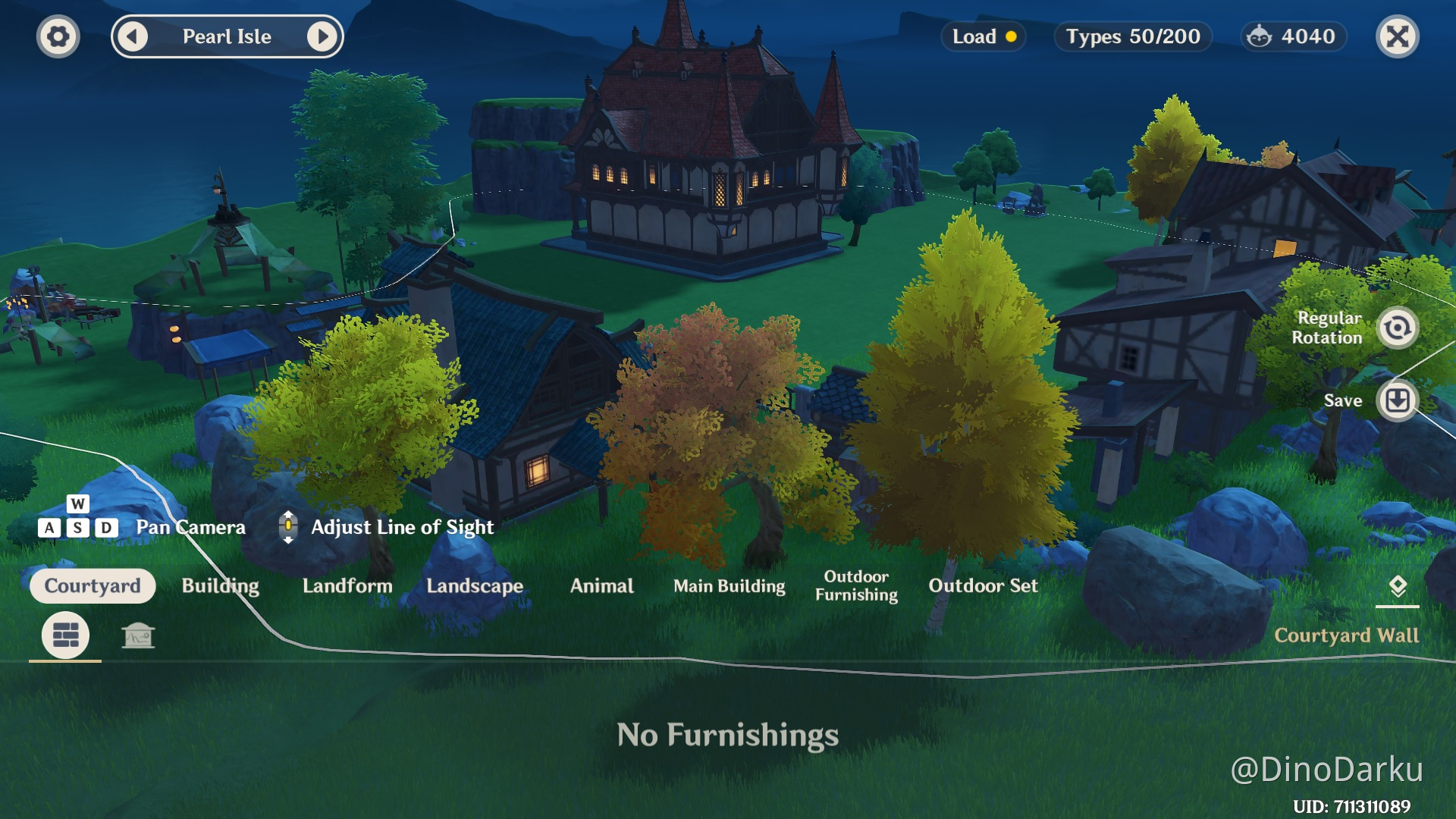Click the Load indicator button

[984, 36]
